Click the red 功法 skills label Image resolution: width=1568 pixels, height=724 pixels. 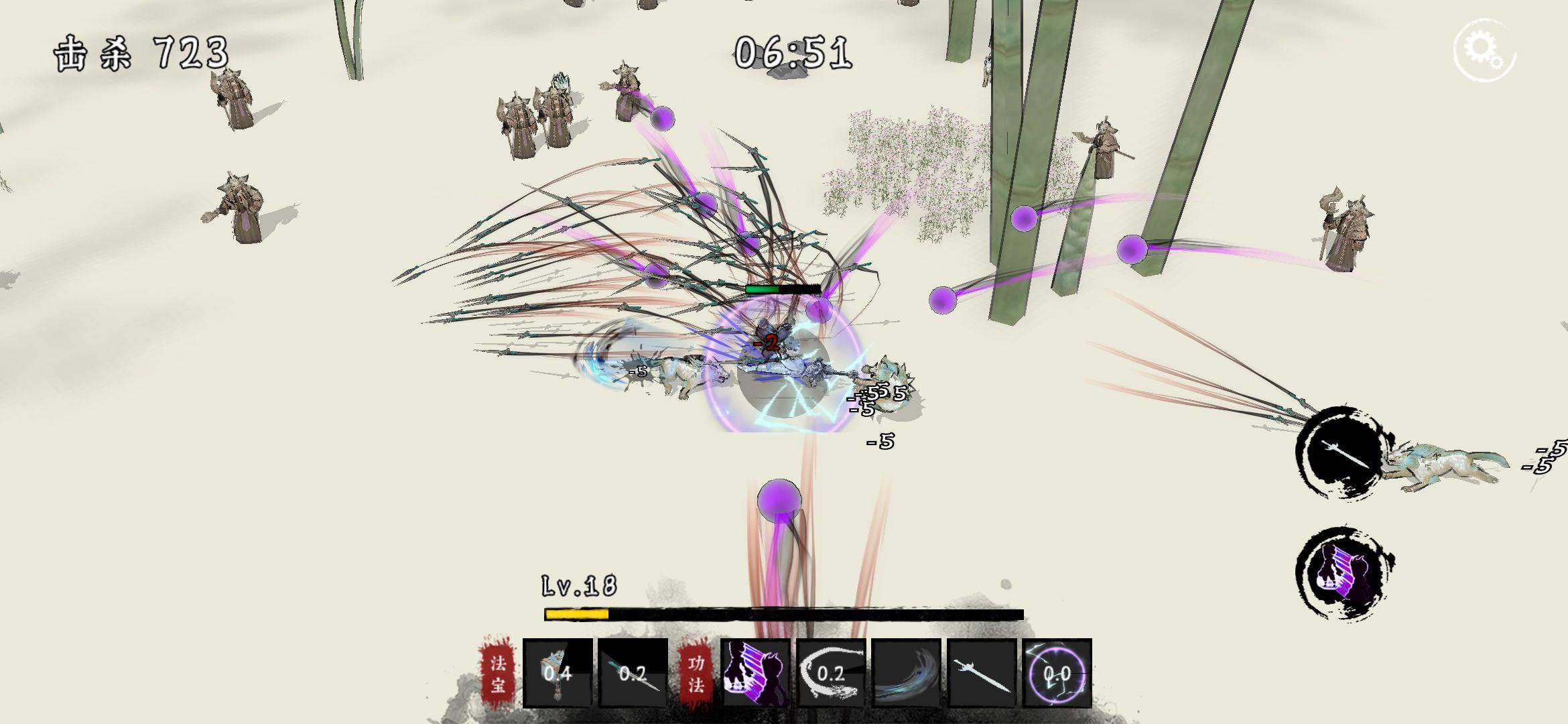pyautogui.click(x=696, y=672)
